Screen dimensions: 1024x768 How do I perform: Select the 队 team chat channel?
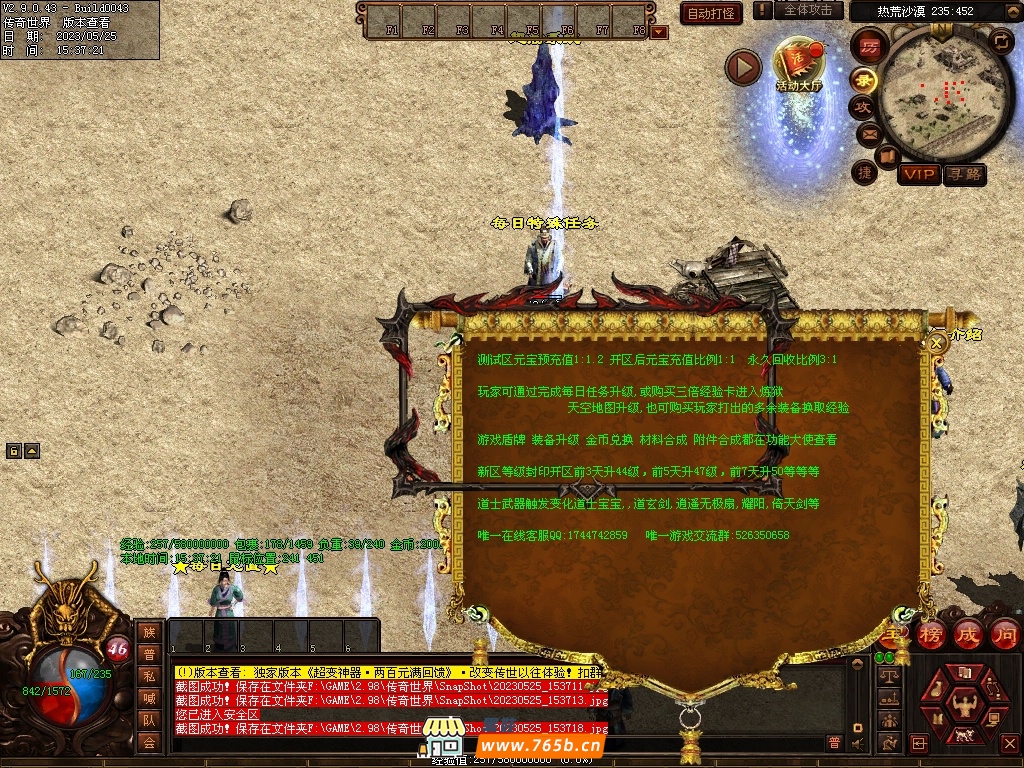(149, 720)
